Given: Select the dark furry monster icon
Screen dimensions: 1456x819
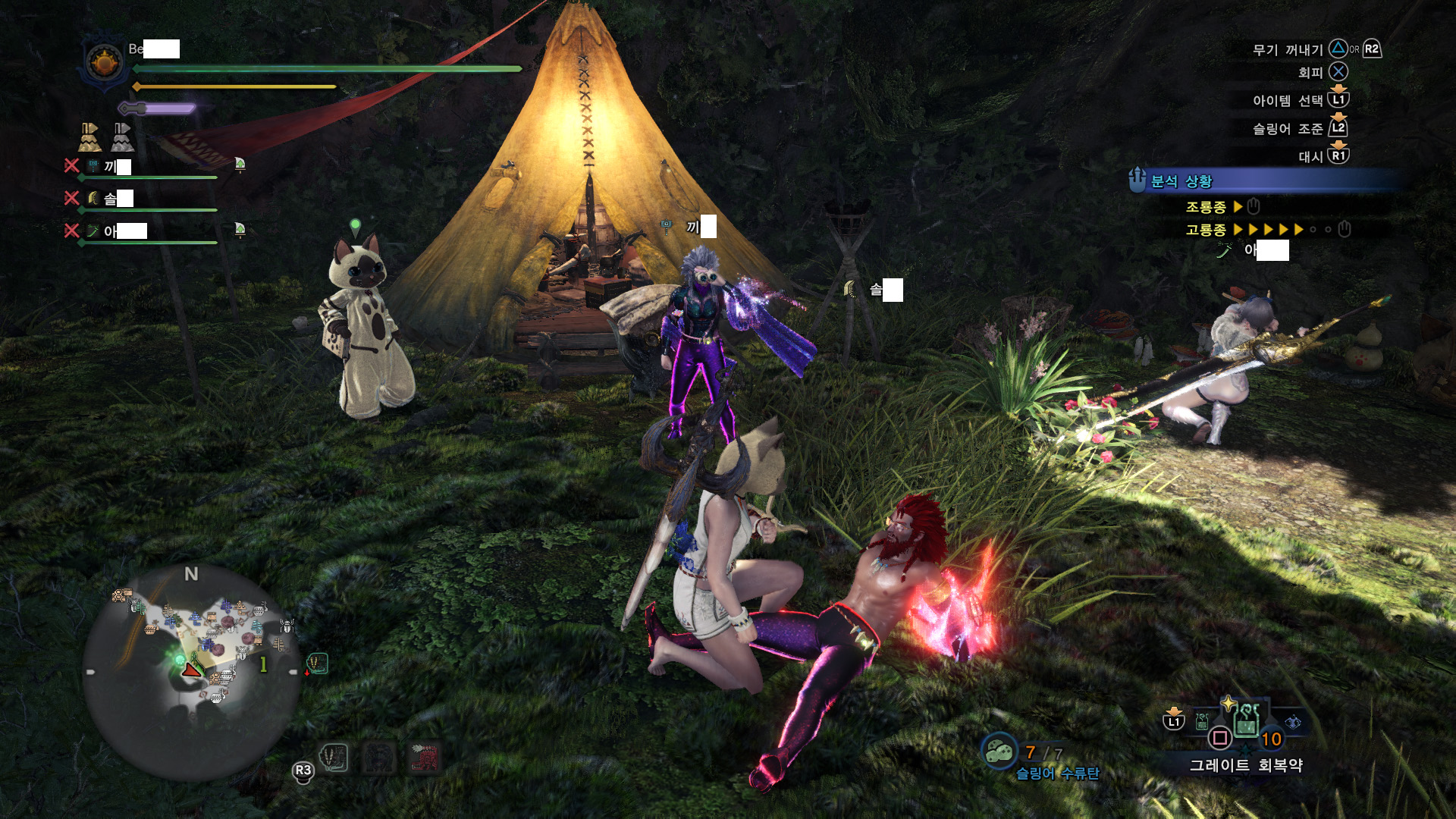Looking at the screenshot, I should tap(379, 757).
